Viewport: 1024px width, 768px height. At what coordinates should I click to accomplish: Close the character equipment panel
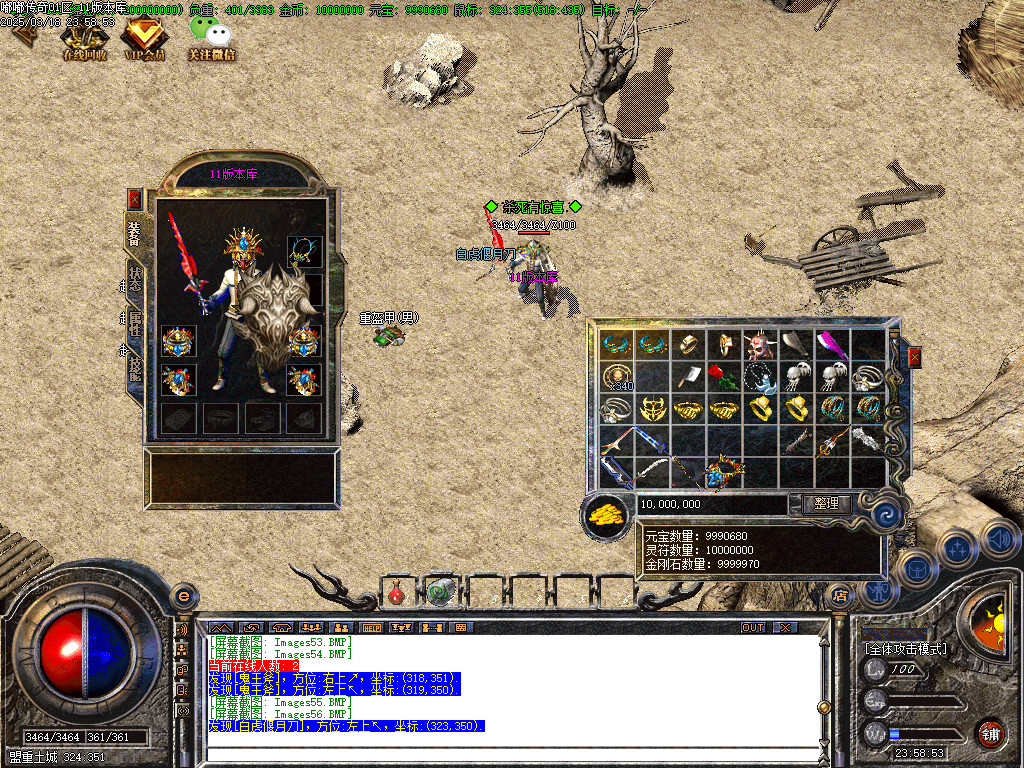[135, 199]
